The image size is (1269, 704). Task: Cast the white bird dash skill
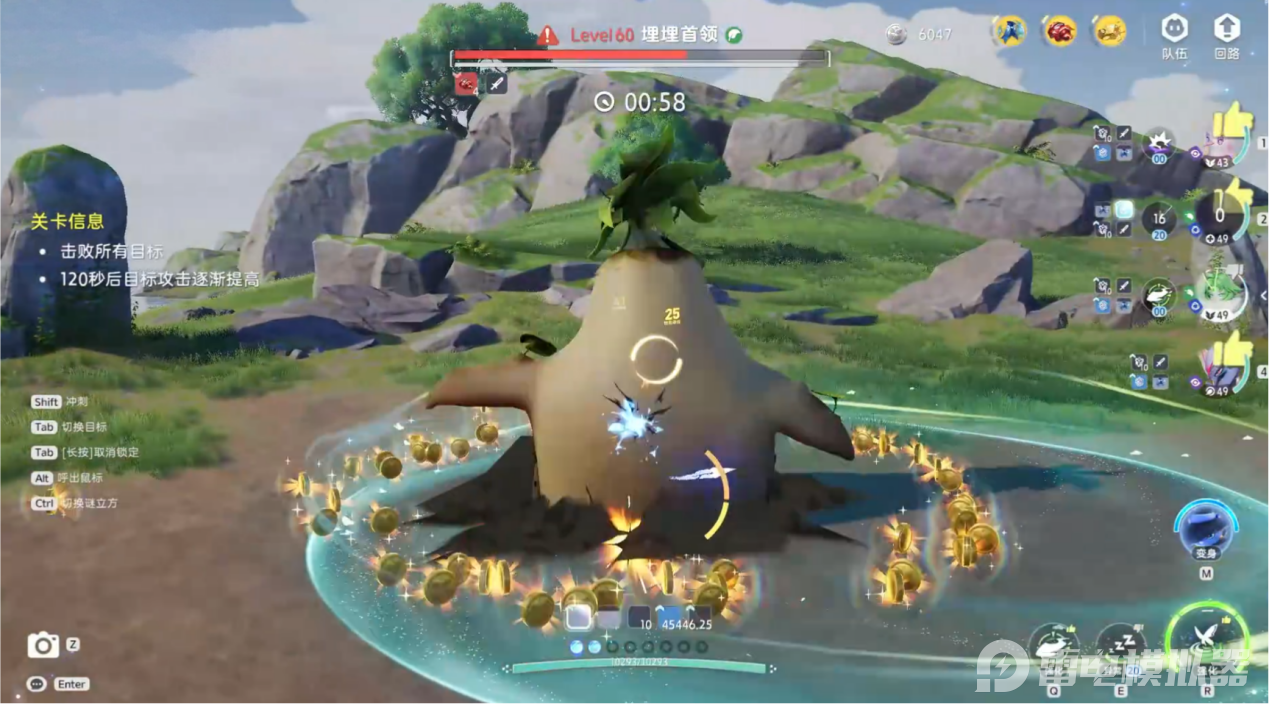[1053, 645]
